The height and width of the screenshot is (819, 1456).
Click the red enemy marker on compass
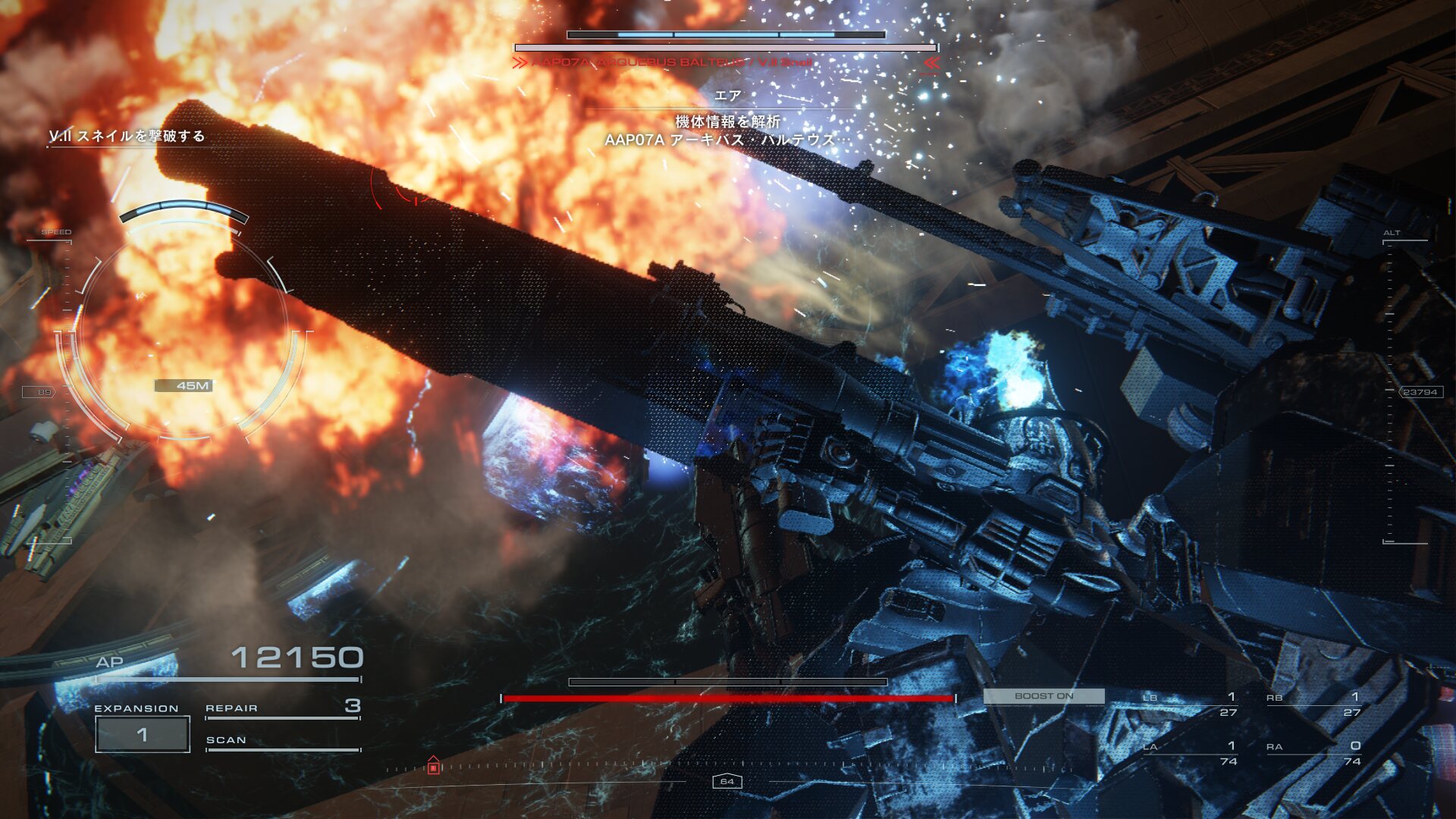(x=433, y=766)
